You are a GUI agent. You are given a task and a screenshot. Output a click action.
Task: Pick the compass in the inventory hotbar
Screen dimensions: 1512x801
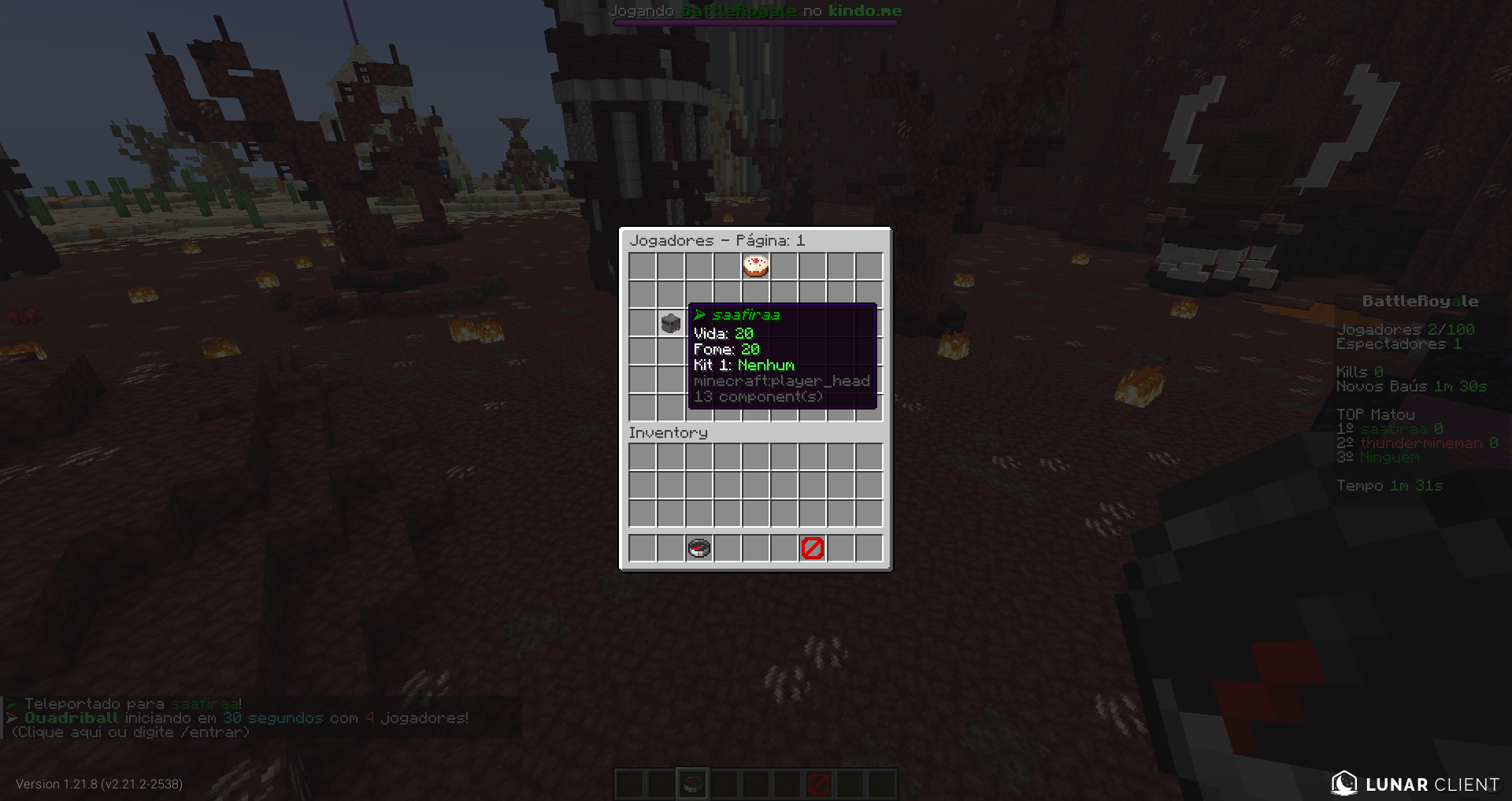[x=699, y=548]
